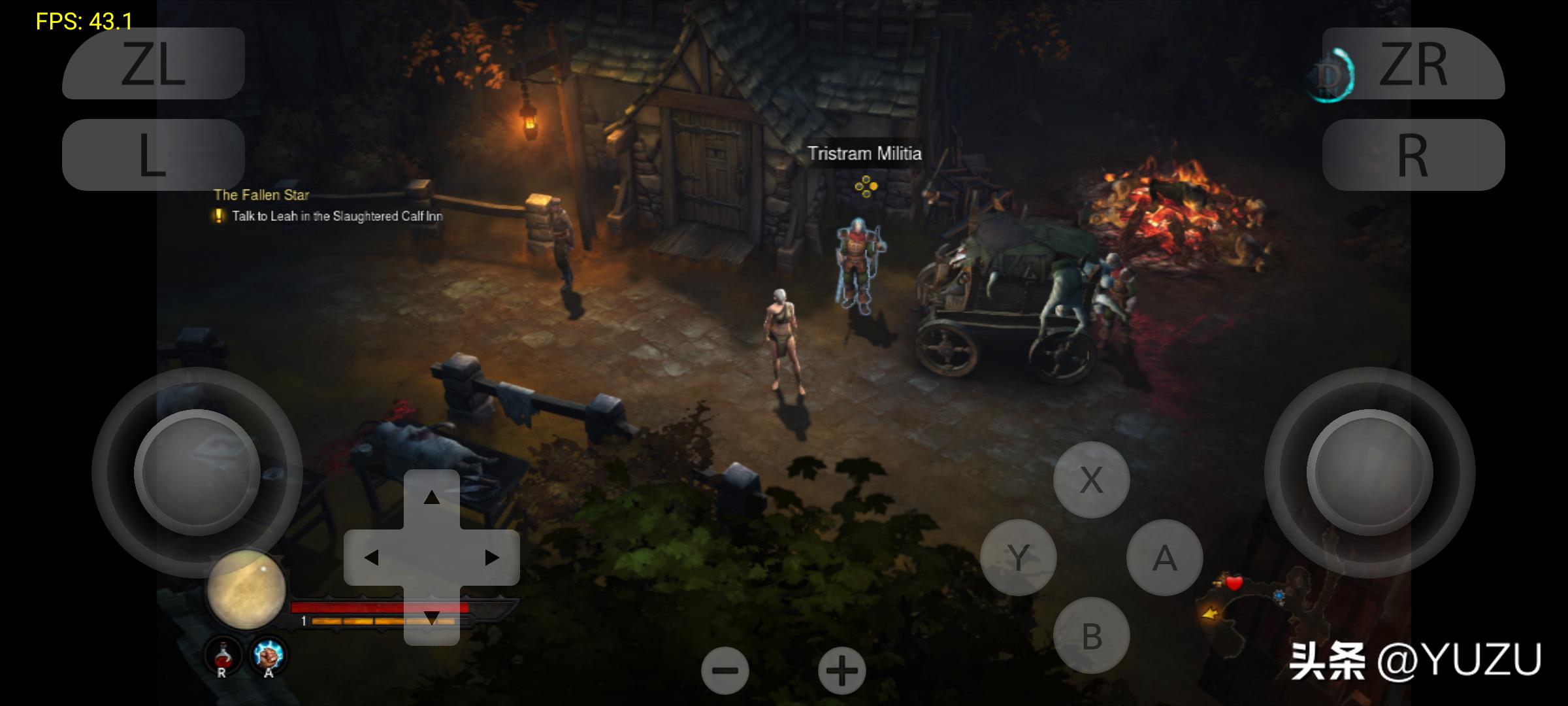This screenshot has width=1568, height=706.
Task: Tap the D-pad up arrow
Action: (431, 498)
